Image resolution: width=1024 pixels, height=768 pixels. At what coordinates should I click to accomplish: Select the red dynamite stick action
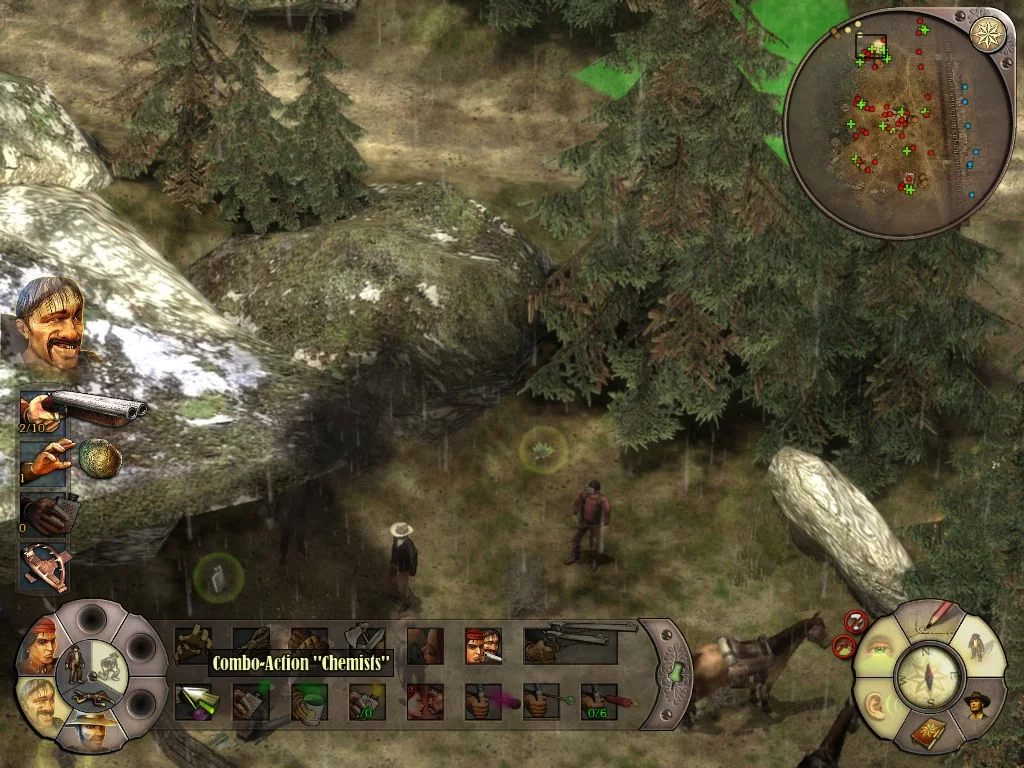click(599, 701)
